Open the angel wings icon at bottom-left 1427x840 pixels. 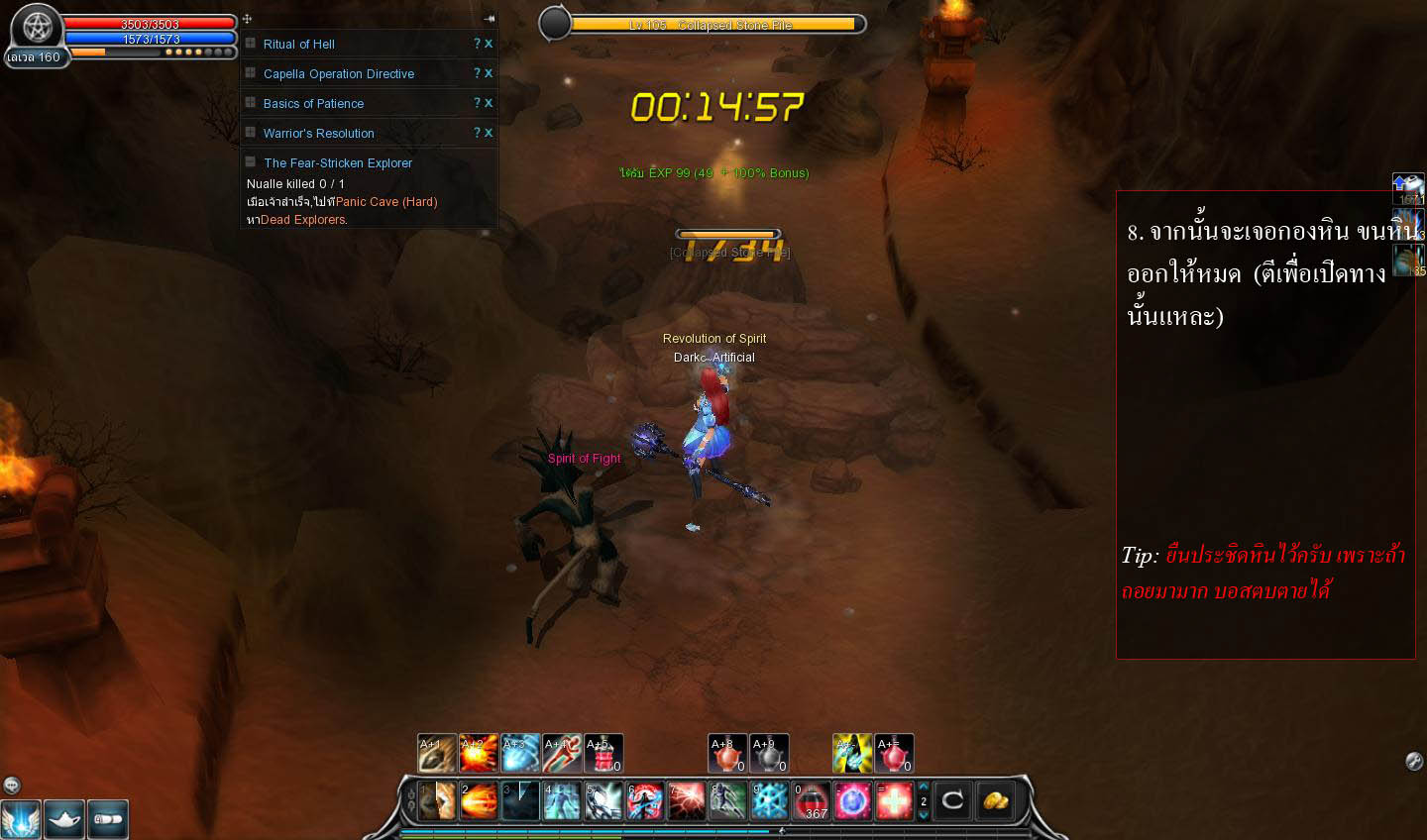point(22,819)
